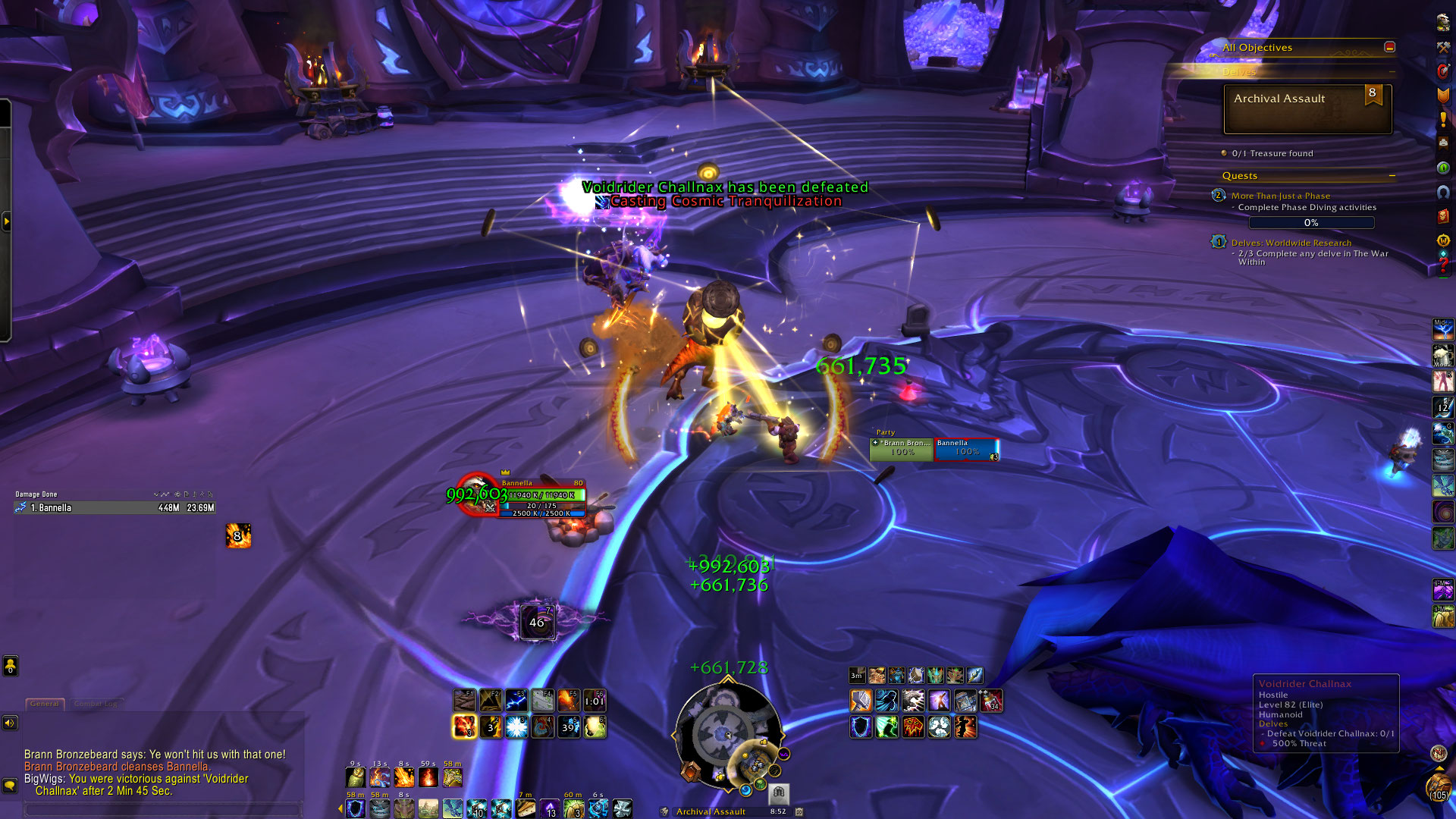
Task: Toggle the voice chat speaker button
Action: click(10, 723)
